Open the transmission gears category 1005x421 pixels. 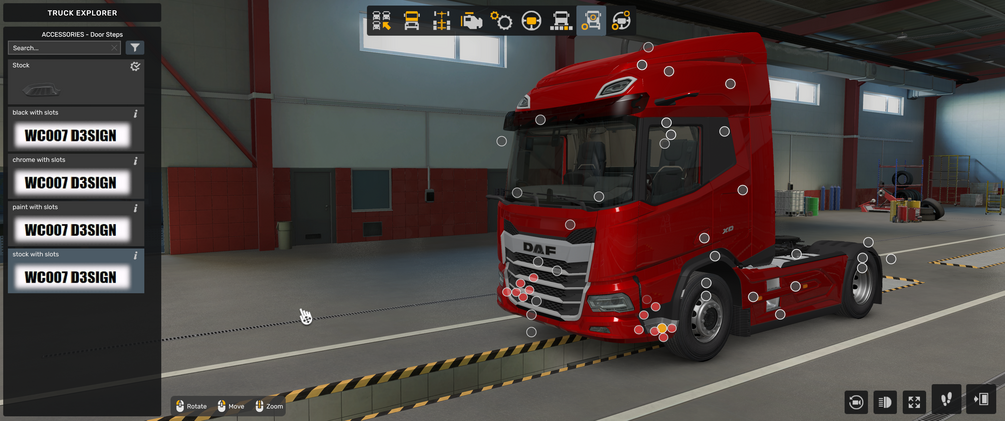click(x=501, y=21)
